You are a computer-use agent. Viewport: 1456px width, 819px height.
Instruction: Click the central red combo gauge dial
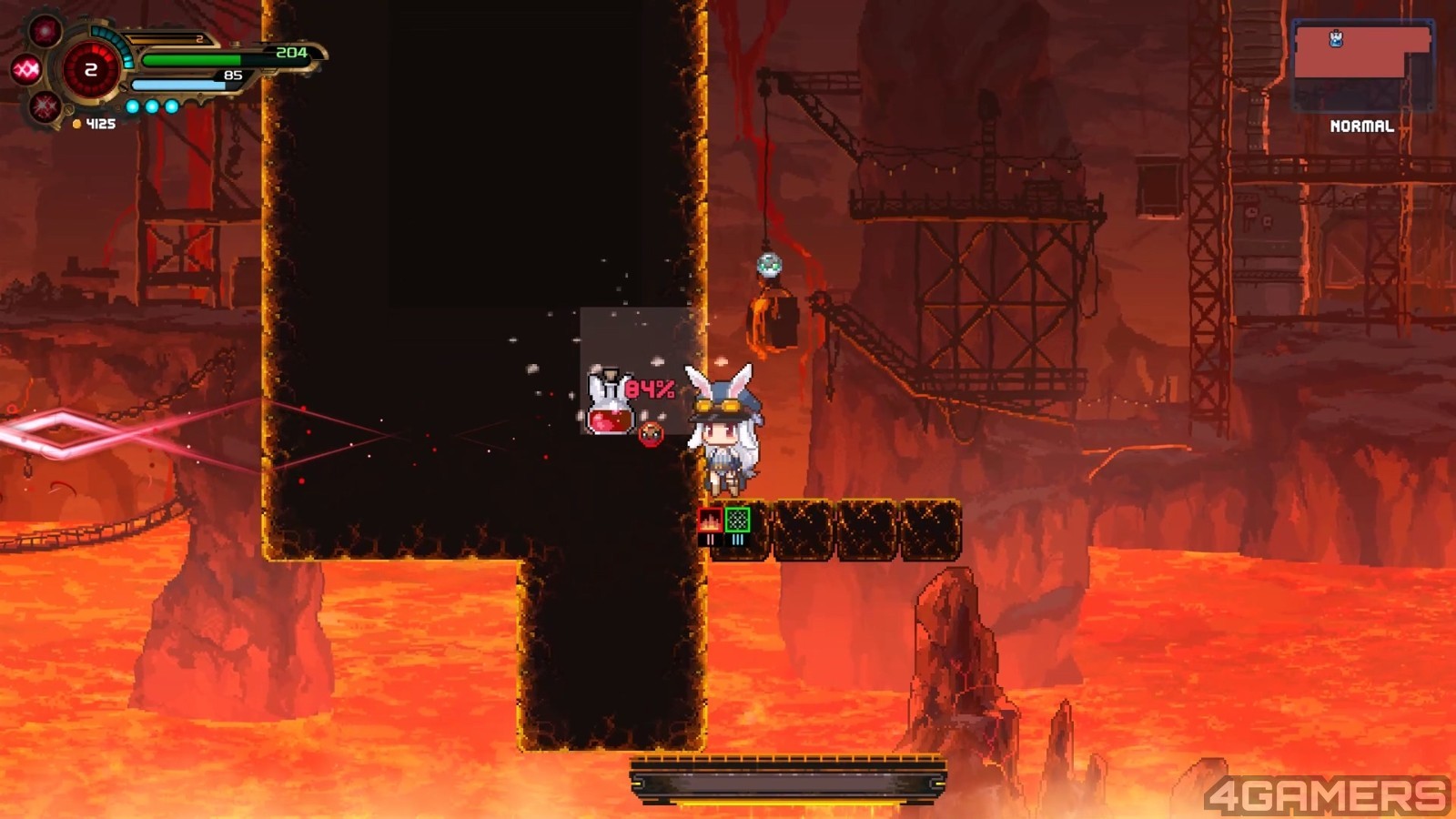click(x=90, y=70)
